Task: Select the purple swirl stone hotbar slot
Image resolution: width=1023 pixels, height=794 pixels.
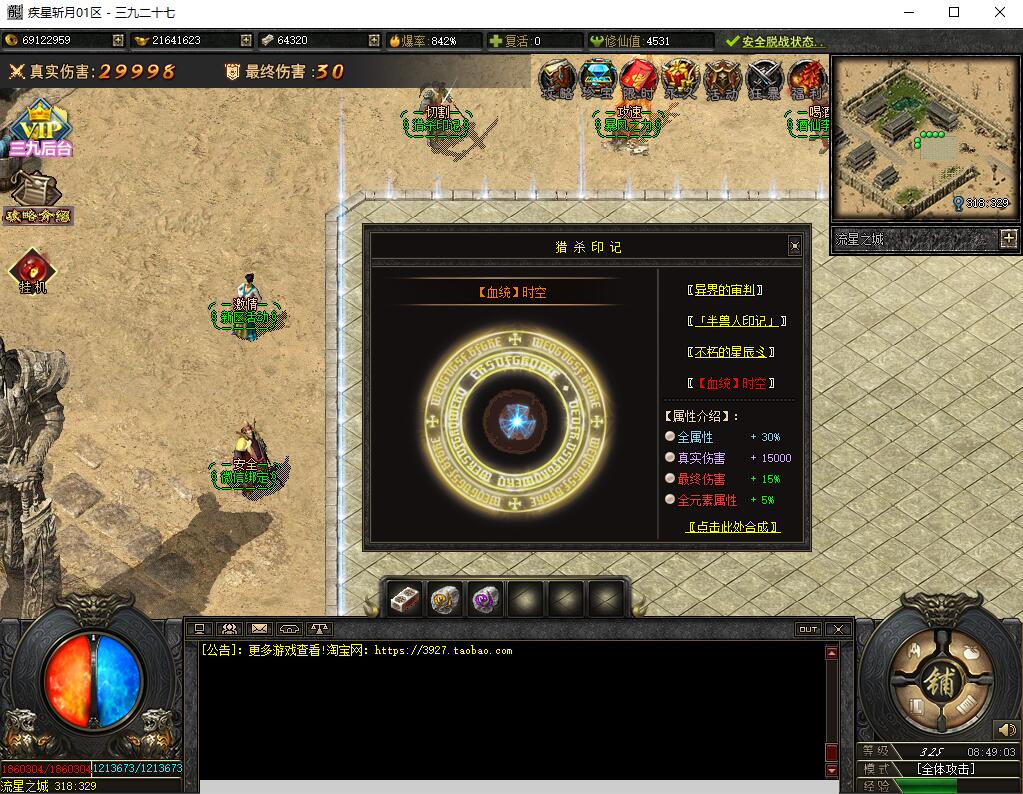Action: (x=485, y=599)
